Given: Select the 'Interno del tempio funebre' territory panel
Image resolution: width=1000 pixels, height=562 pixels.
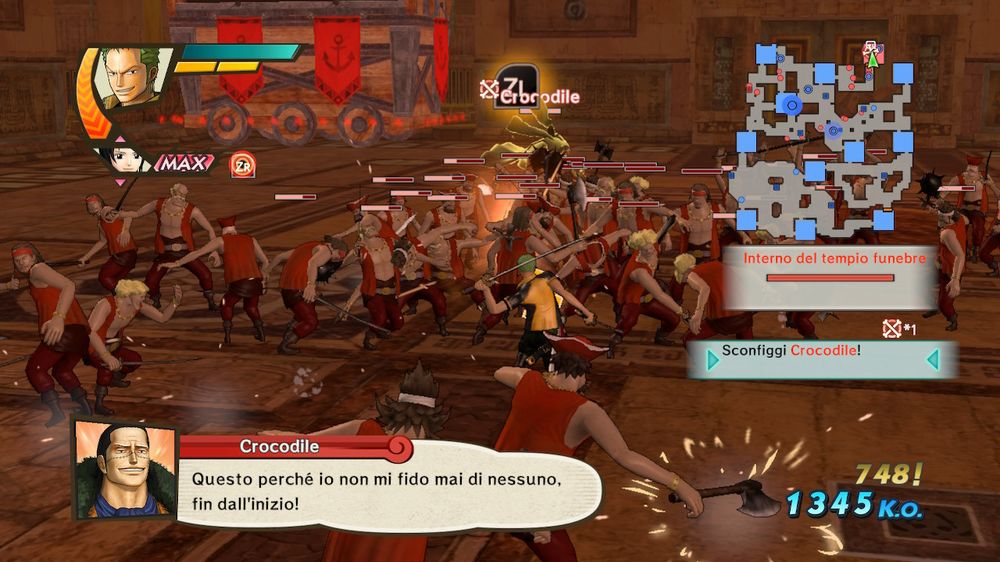Looking at the screenshot, I should click(x=830, y=273).
